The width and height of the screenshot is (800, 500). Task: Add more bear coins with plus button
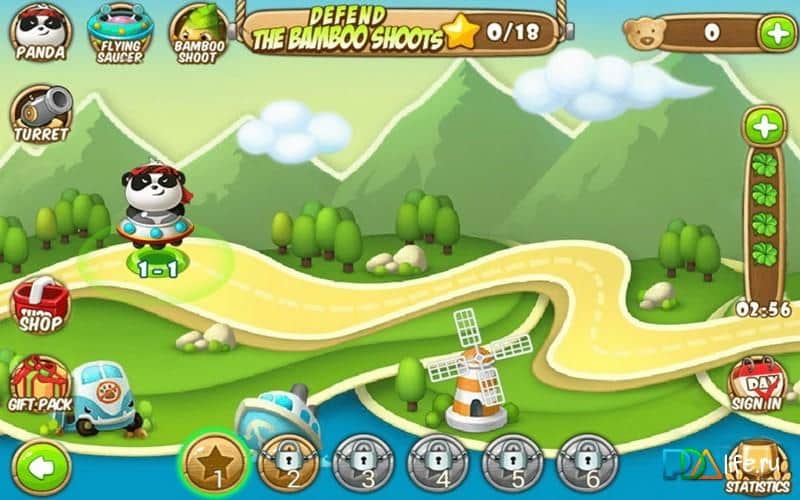(x=776, y=33)
